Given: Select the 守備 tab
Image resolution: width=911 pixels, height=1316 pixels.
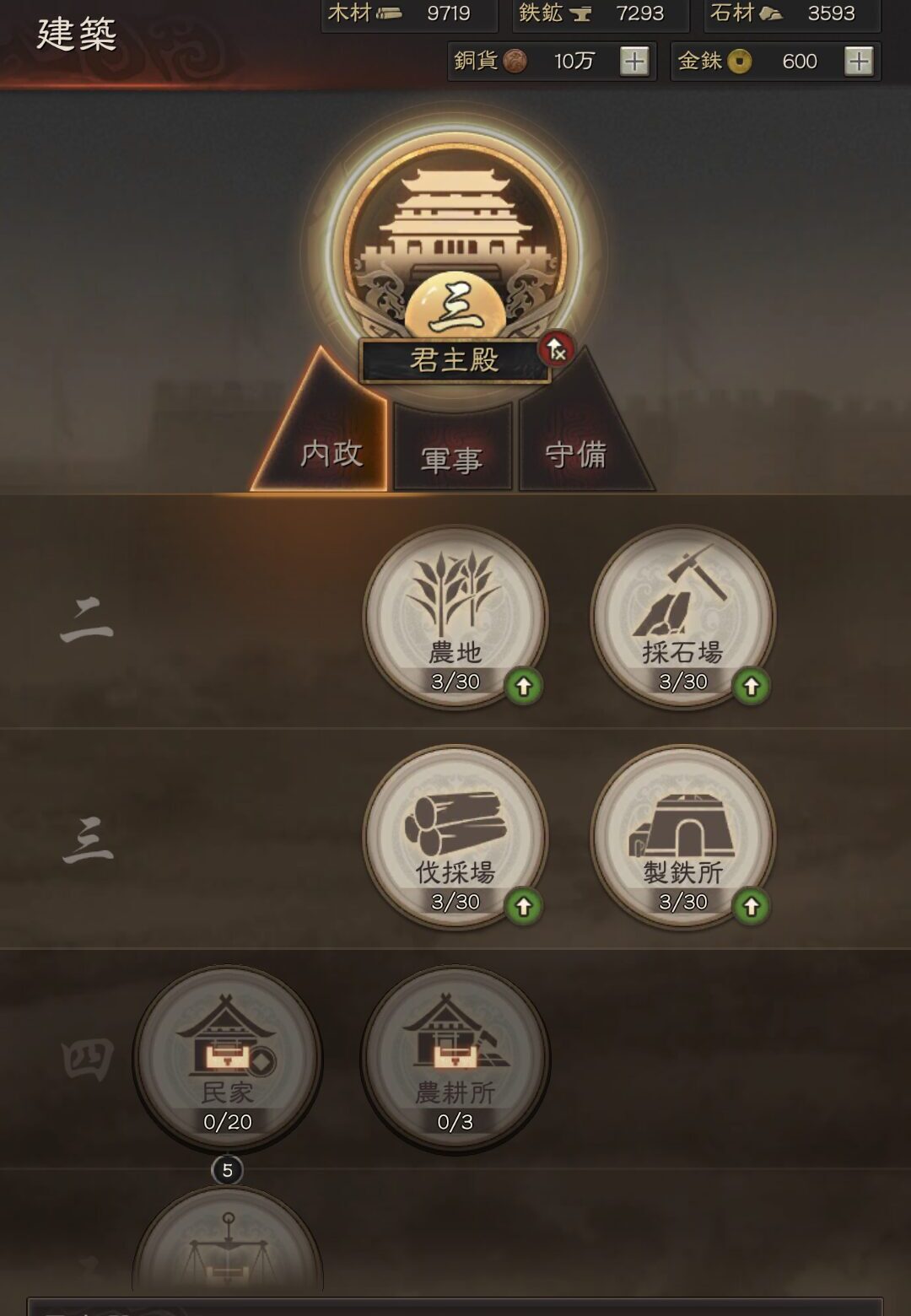Looking at the screenshot, I should coord(577,455).
